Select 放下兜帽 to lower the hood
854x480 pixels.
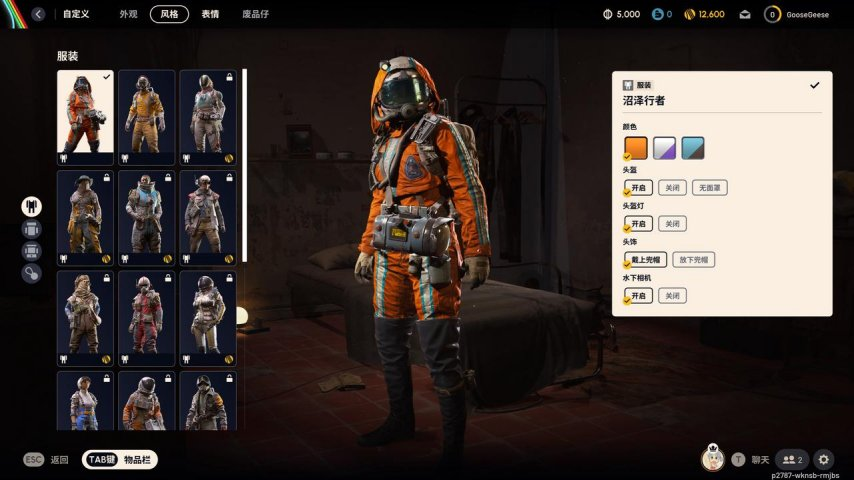tap(693, 259)
